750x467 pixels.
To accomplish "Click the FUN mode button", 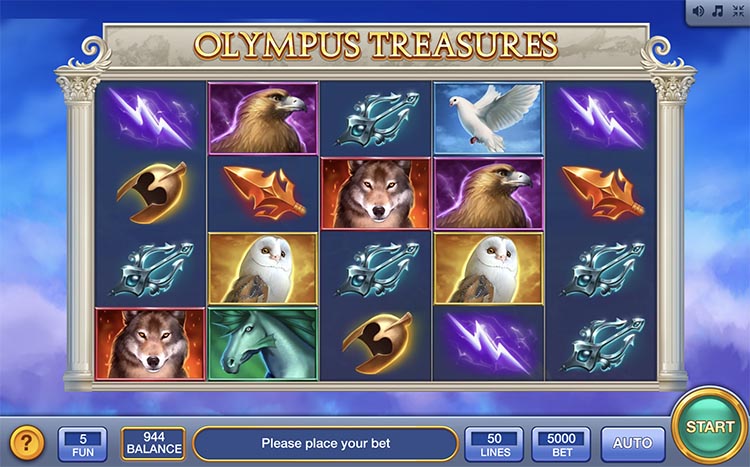I will [x=82, y=442].
